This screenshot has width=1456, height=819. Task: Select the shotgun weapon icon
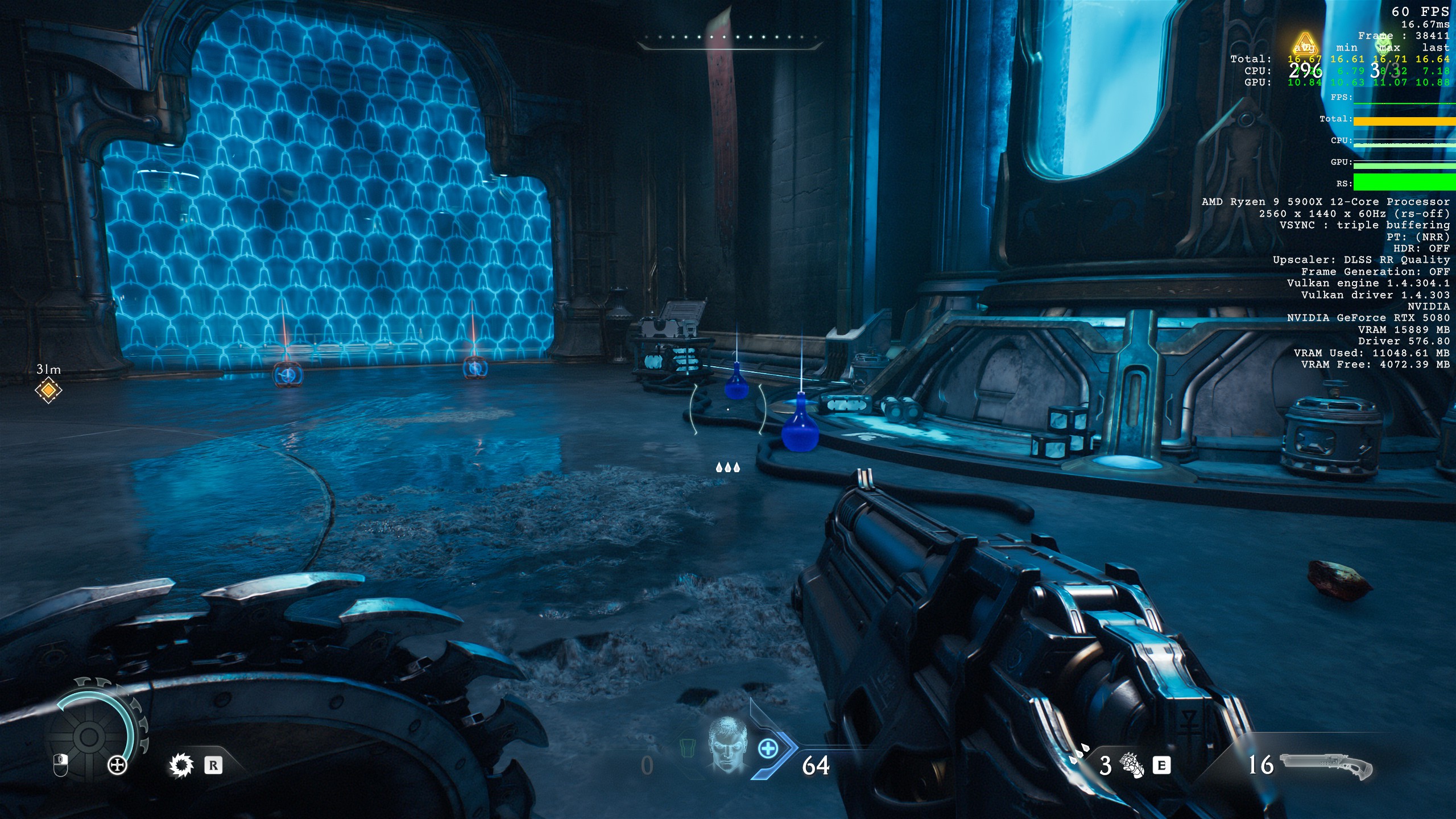pos(1325,765)
